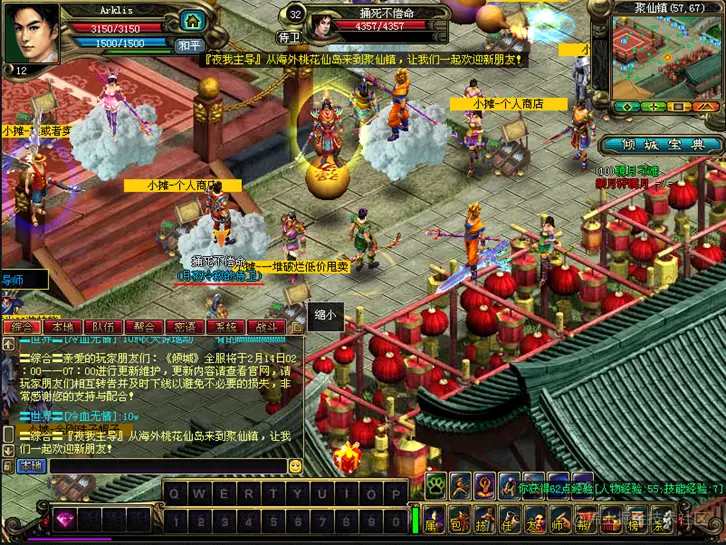Switch to the 本地 chat tab
Image resolution: width=726 pixels, height=545 pixels.
[64, 327]
